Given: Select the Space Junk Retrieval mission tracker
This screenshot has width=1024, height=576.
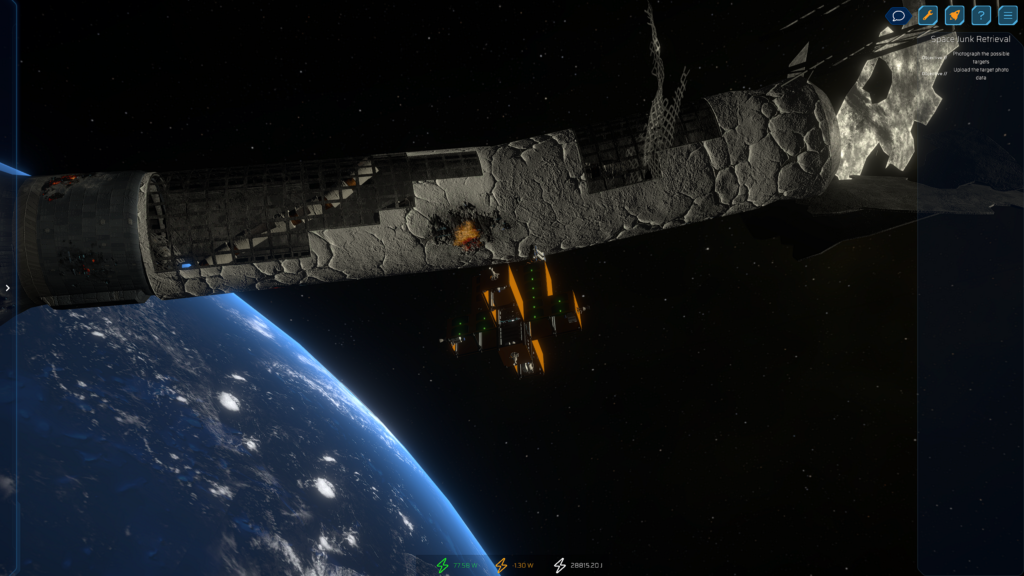Looking at the screenshot, I should [x=970, y=39].
